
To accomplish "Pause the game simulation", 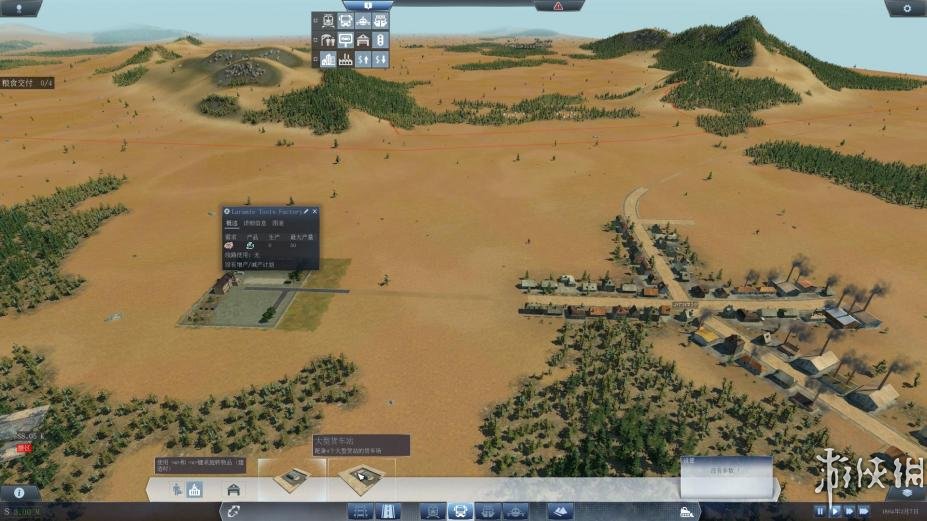I will coord(821,511).
